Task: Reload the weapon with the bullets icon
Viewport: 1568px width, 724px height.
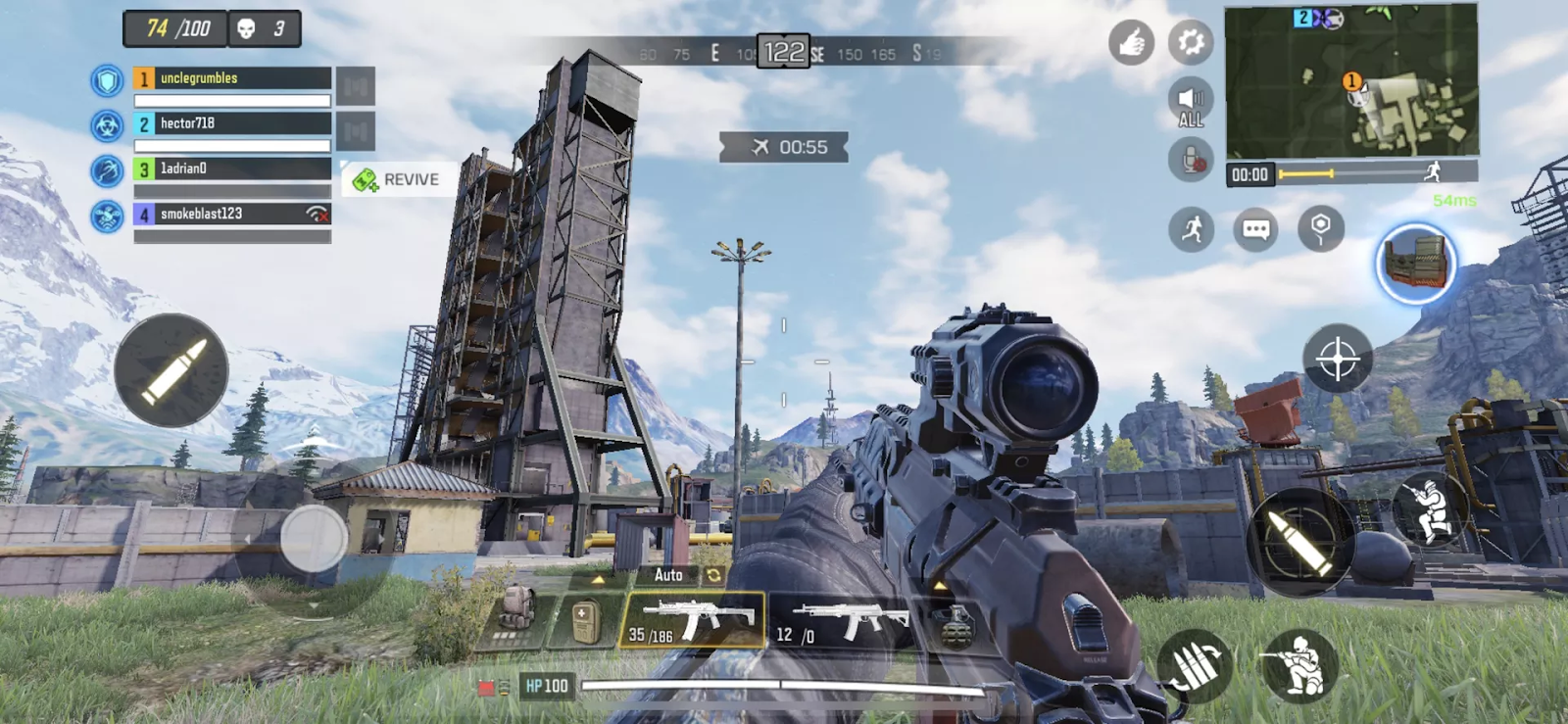Action: pos(1196,666)
